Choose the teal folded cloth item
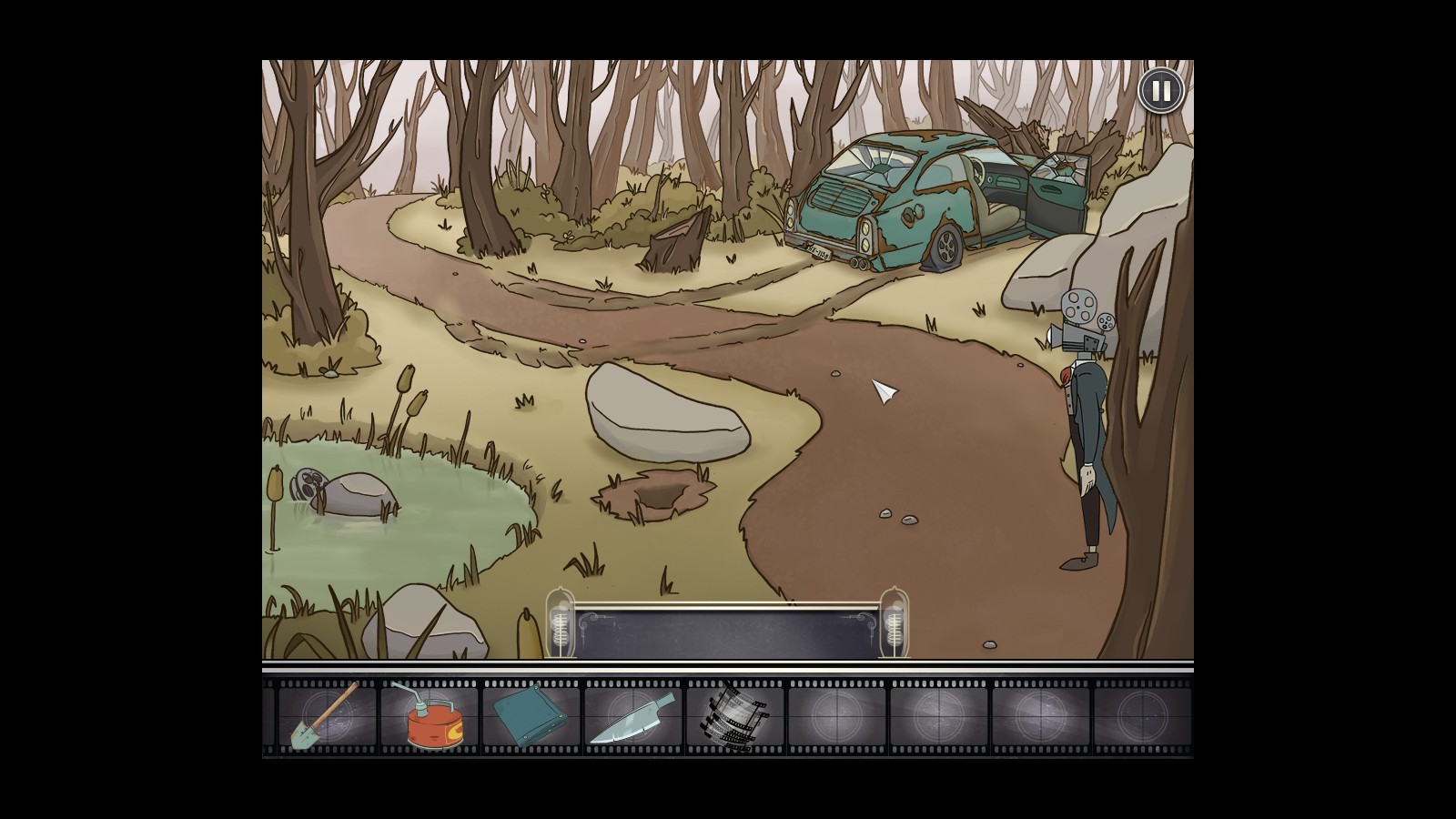Image resolution: width=1456 pixels, height=819 pixels. coord(530,716)
